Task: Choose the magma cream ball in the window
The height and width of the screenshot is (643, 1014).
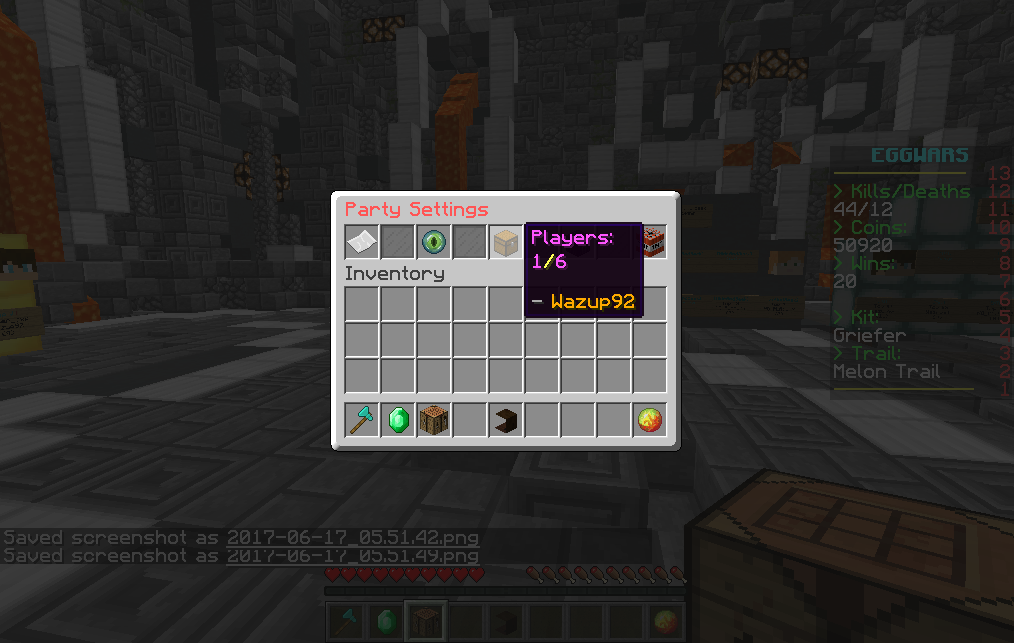Action: click(650, 421)
